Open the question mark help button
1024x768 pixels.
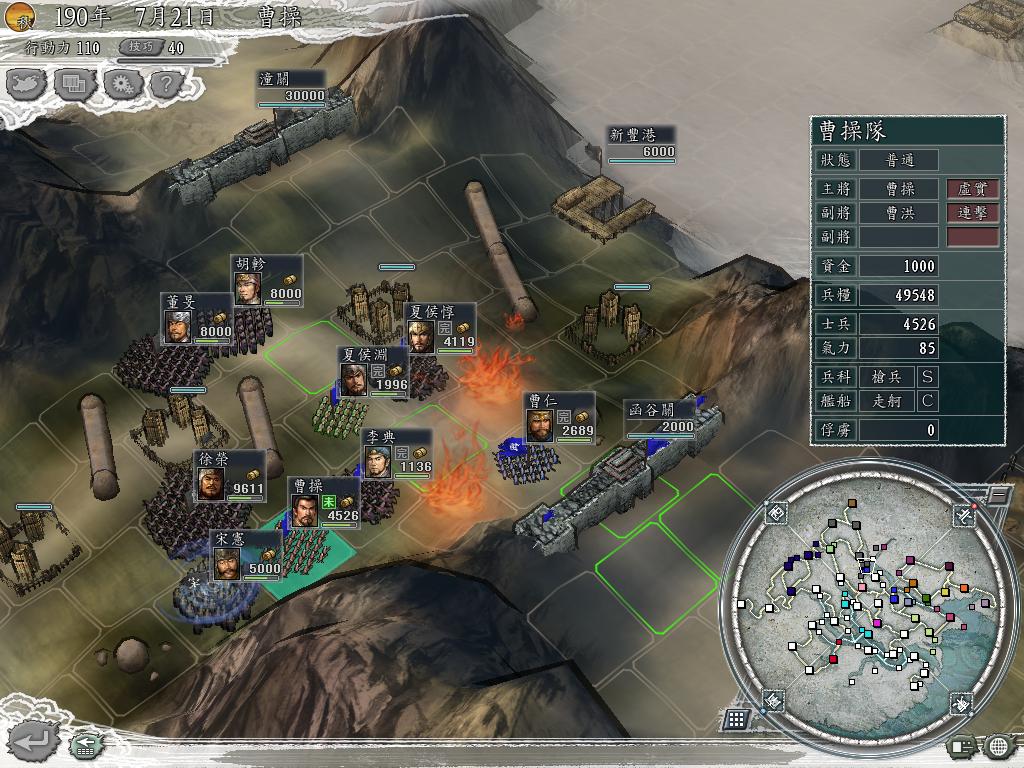tap(165, 83)
